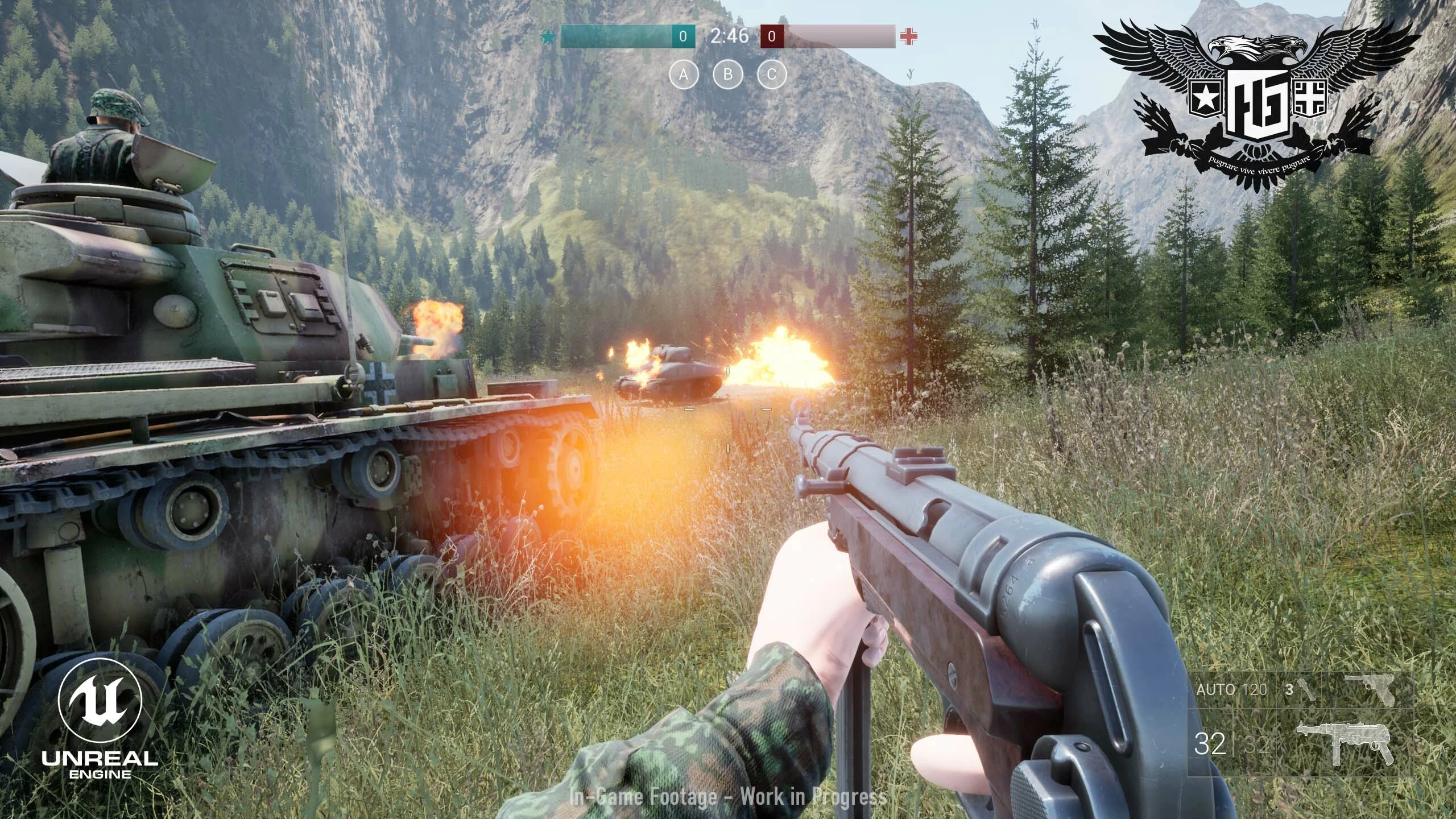
Task: Click the red medic cross icon
Action: pyautogui.click(x=909, y=36)
